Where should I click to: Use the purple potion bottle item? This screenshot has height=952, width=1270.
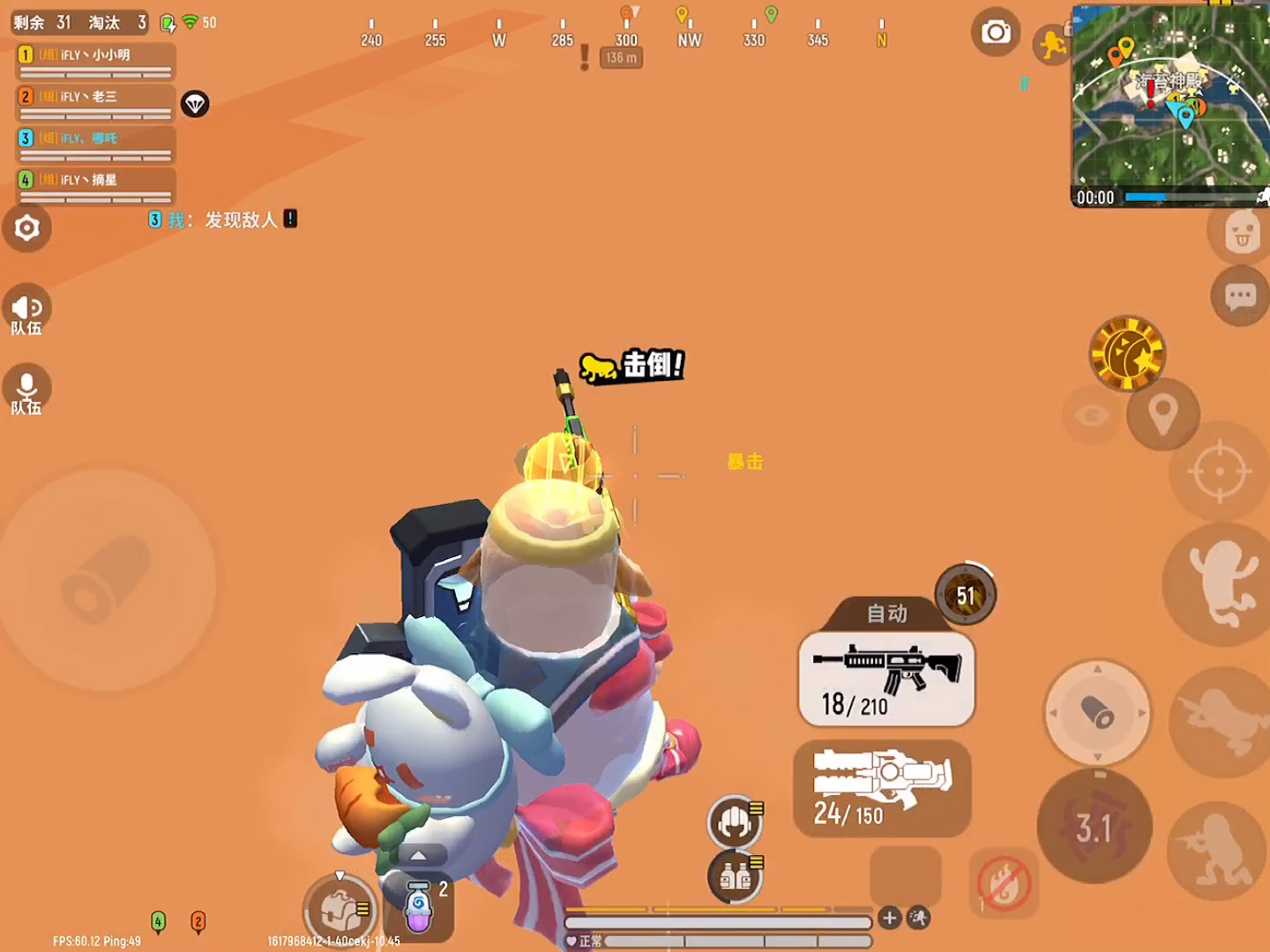click(419, 906)
